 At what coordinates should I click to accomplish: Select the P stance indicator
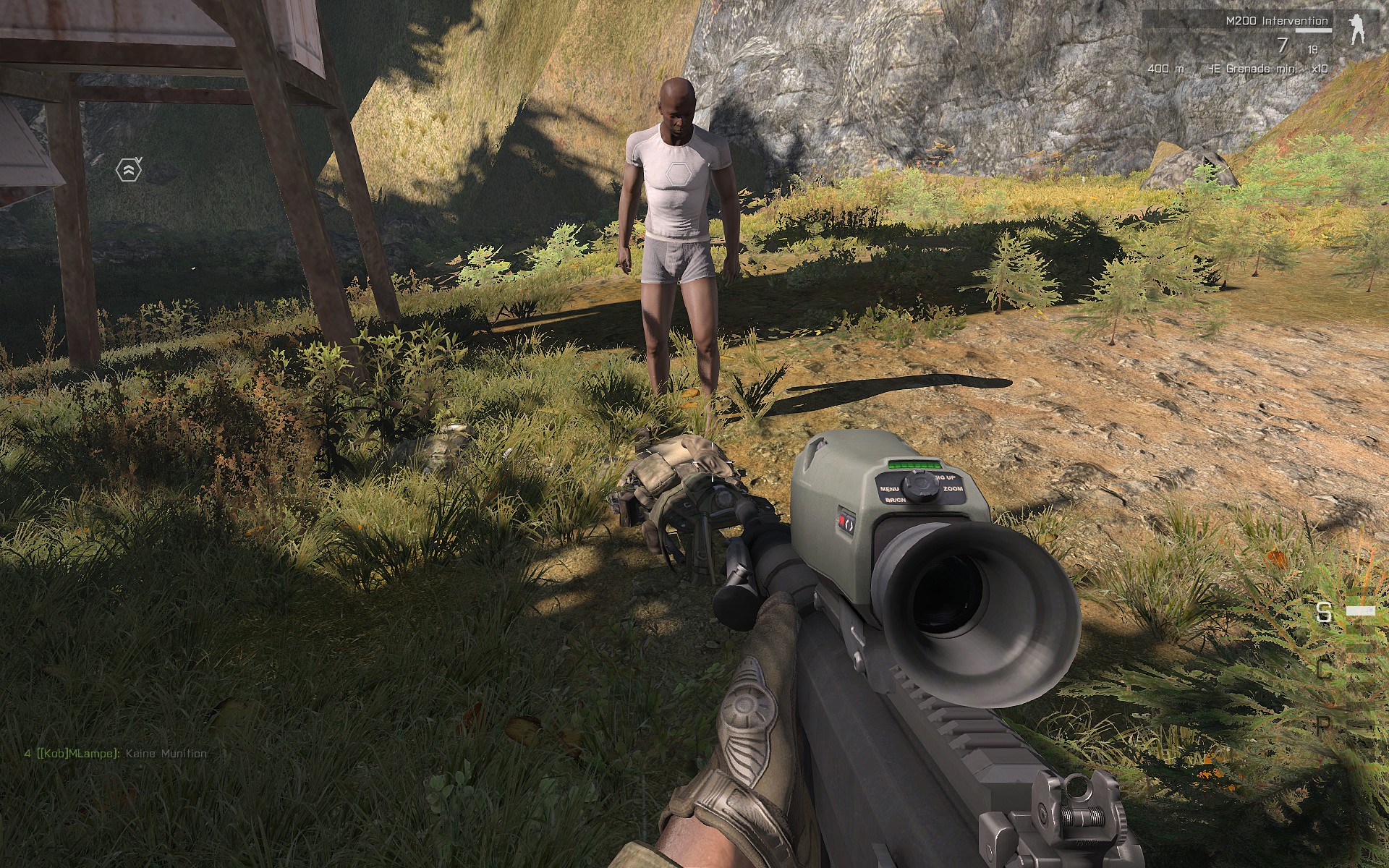(1324, 726)
